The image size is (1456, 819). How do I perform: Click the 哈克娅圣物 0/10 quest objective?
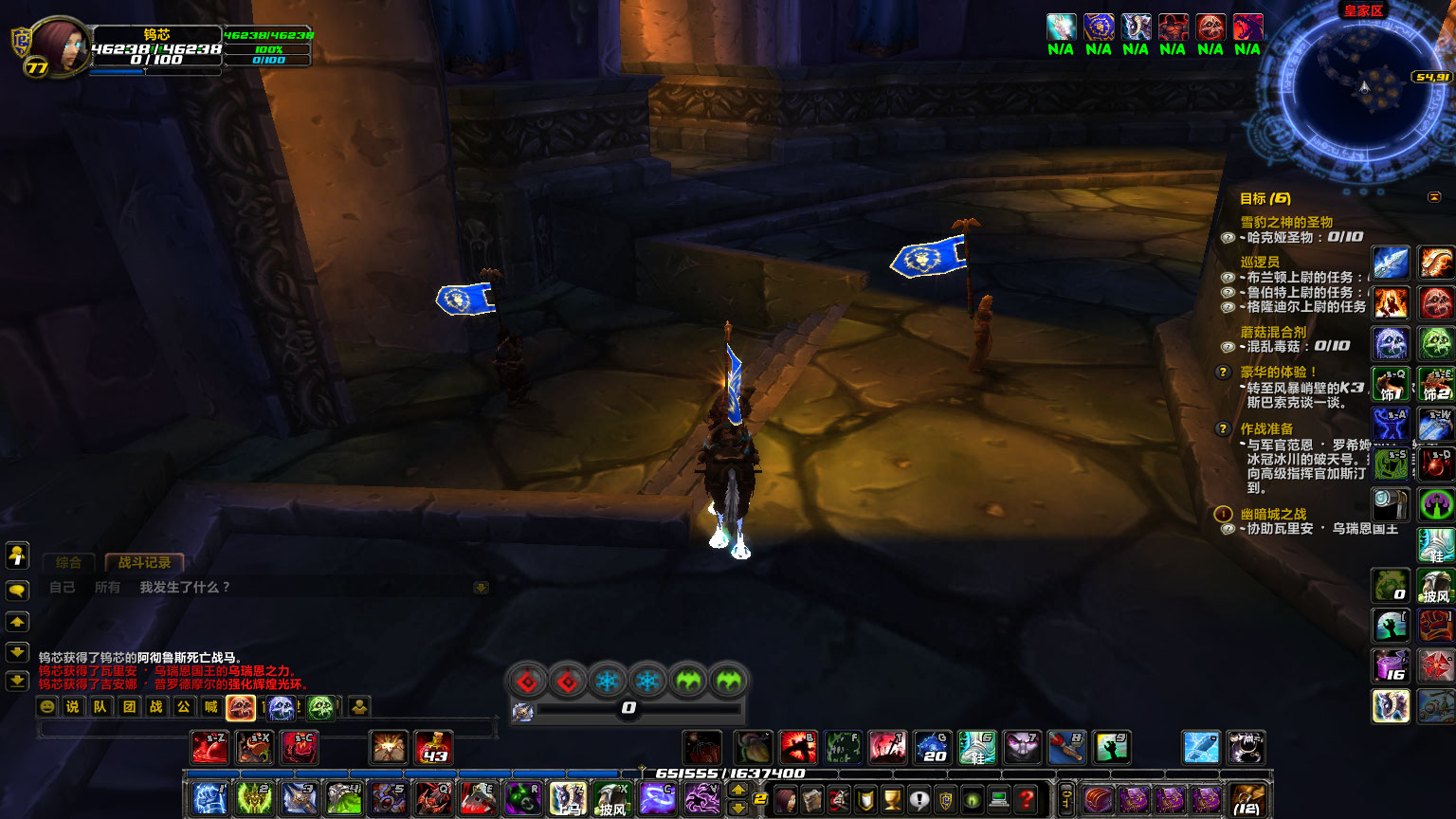1299,236
